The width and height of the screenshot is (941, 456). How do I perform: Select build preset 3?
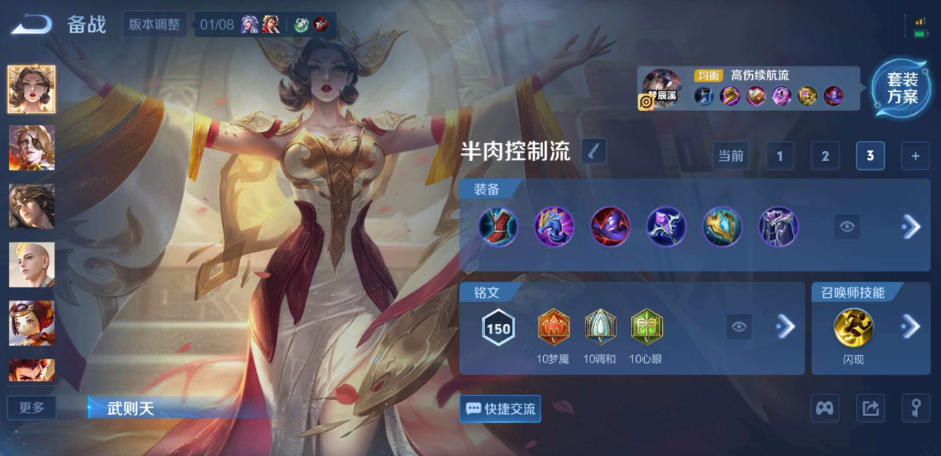tap(870, 156)
